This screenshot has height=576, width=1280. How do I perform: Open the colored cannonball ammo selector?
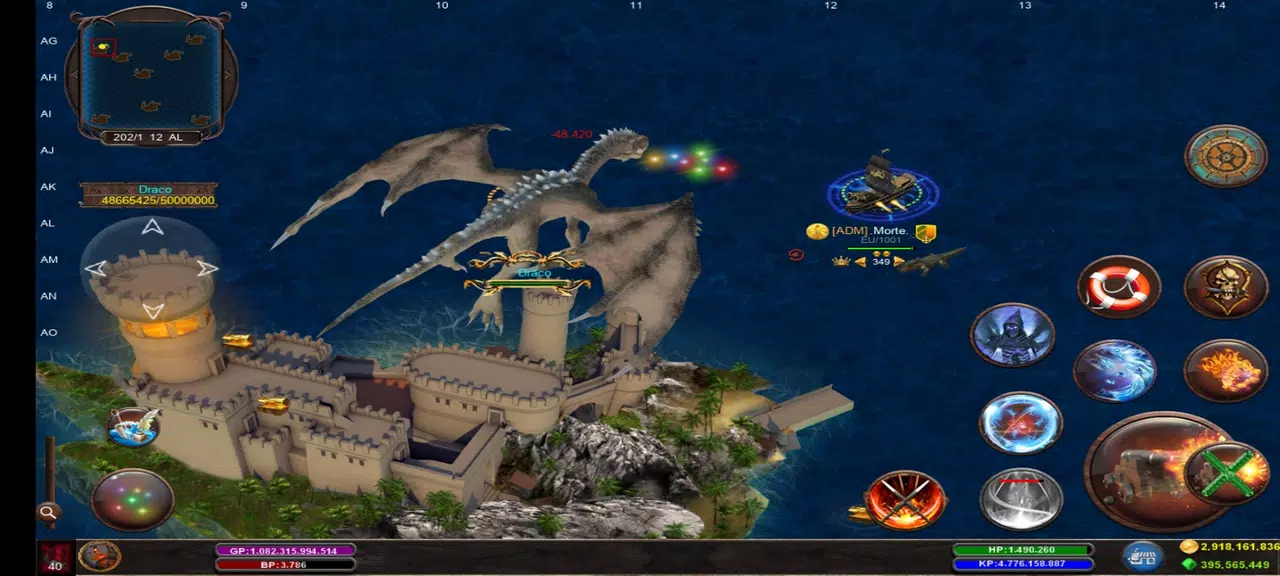[132, 499]
